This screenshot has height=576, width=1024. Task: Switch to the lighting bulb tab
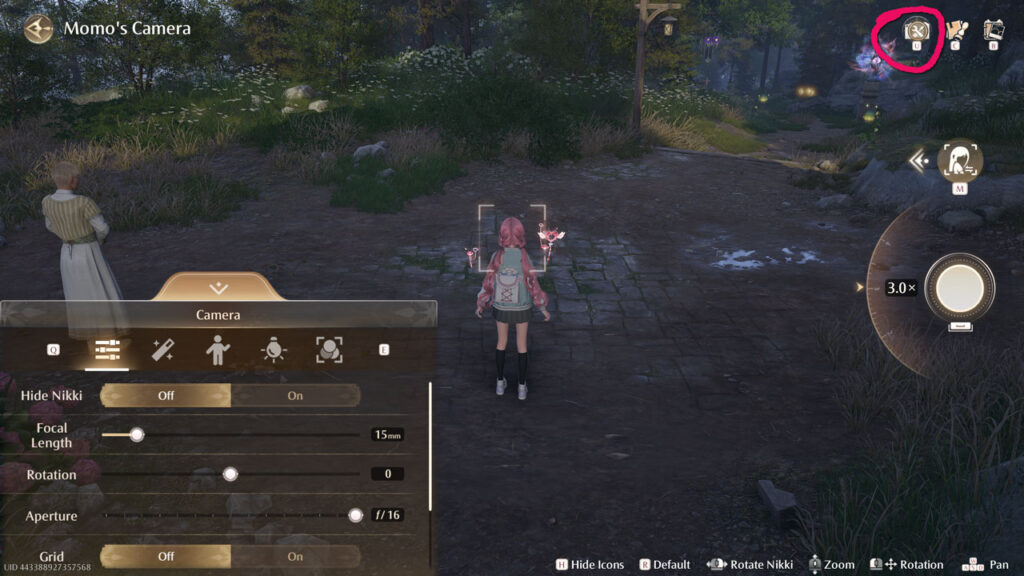click(x=272, y=350)
